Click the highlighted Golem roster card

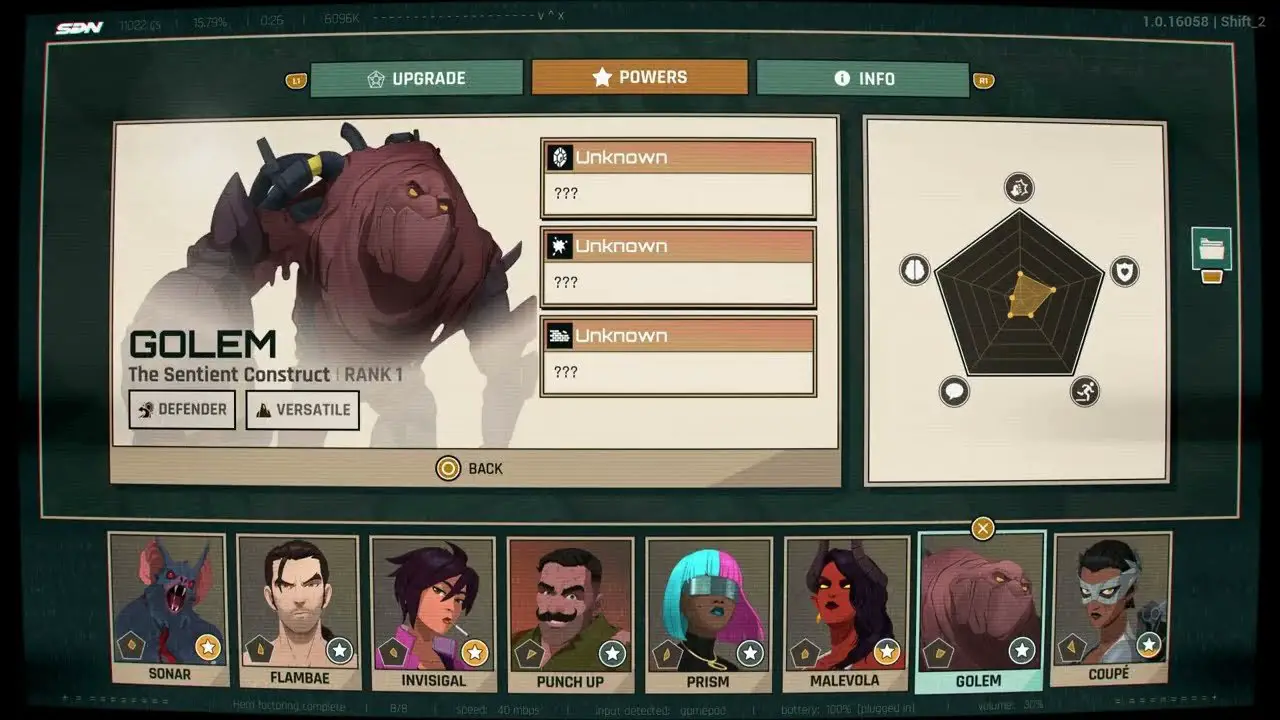pos(980,610)
